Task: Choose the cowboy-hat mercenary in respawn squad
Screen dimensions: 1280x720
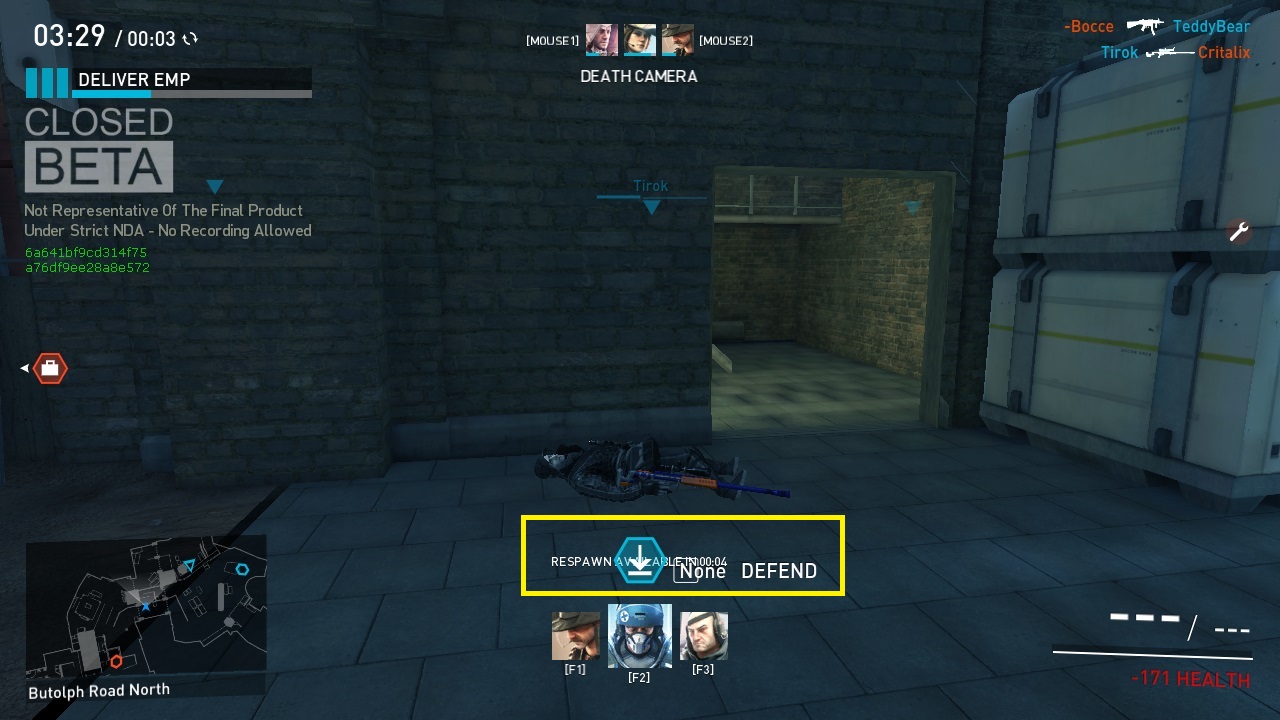Action: pos(575,637)
